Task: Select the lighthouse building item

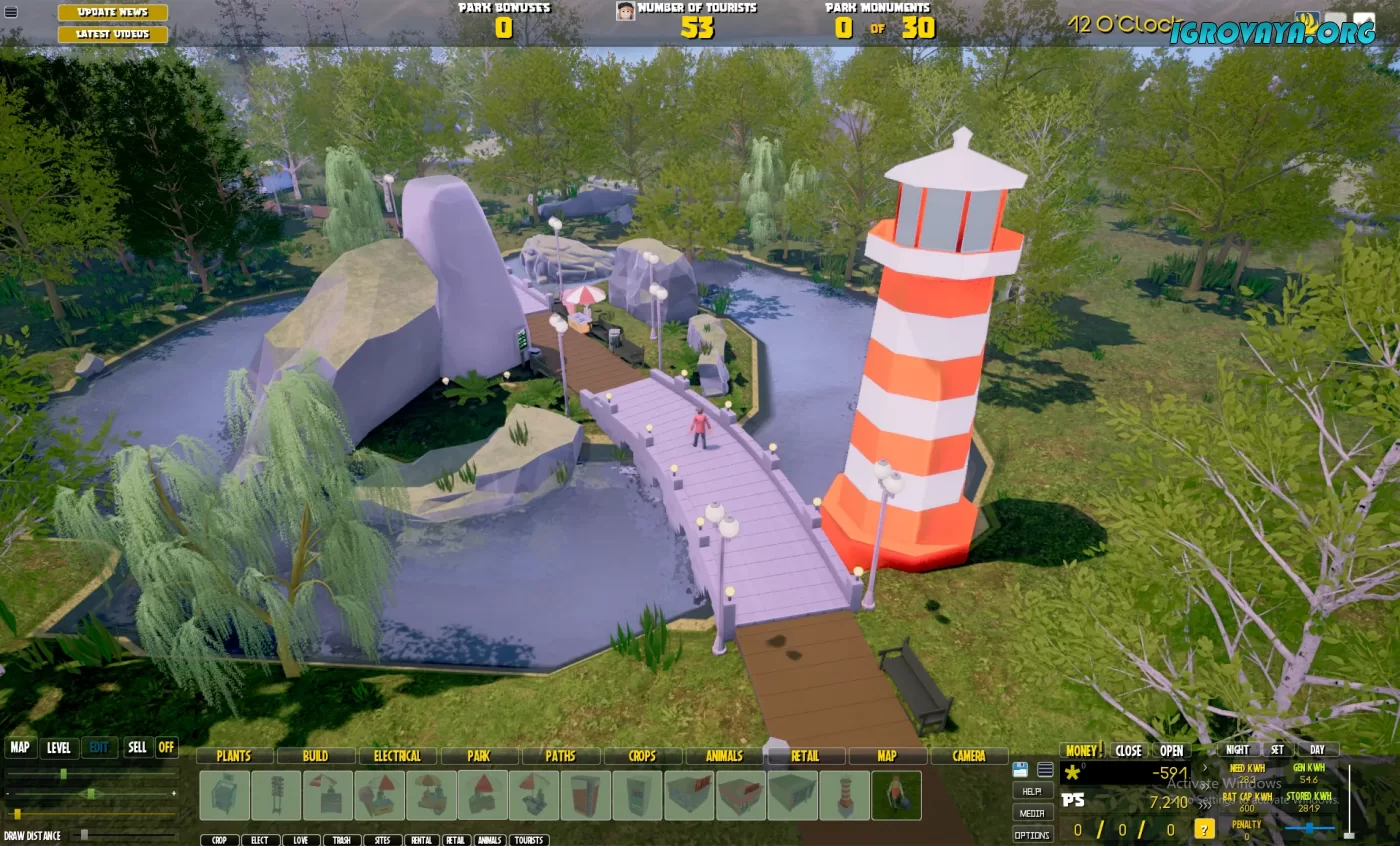Action: (845, 796)
